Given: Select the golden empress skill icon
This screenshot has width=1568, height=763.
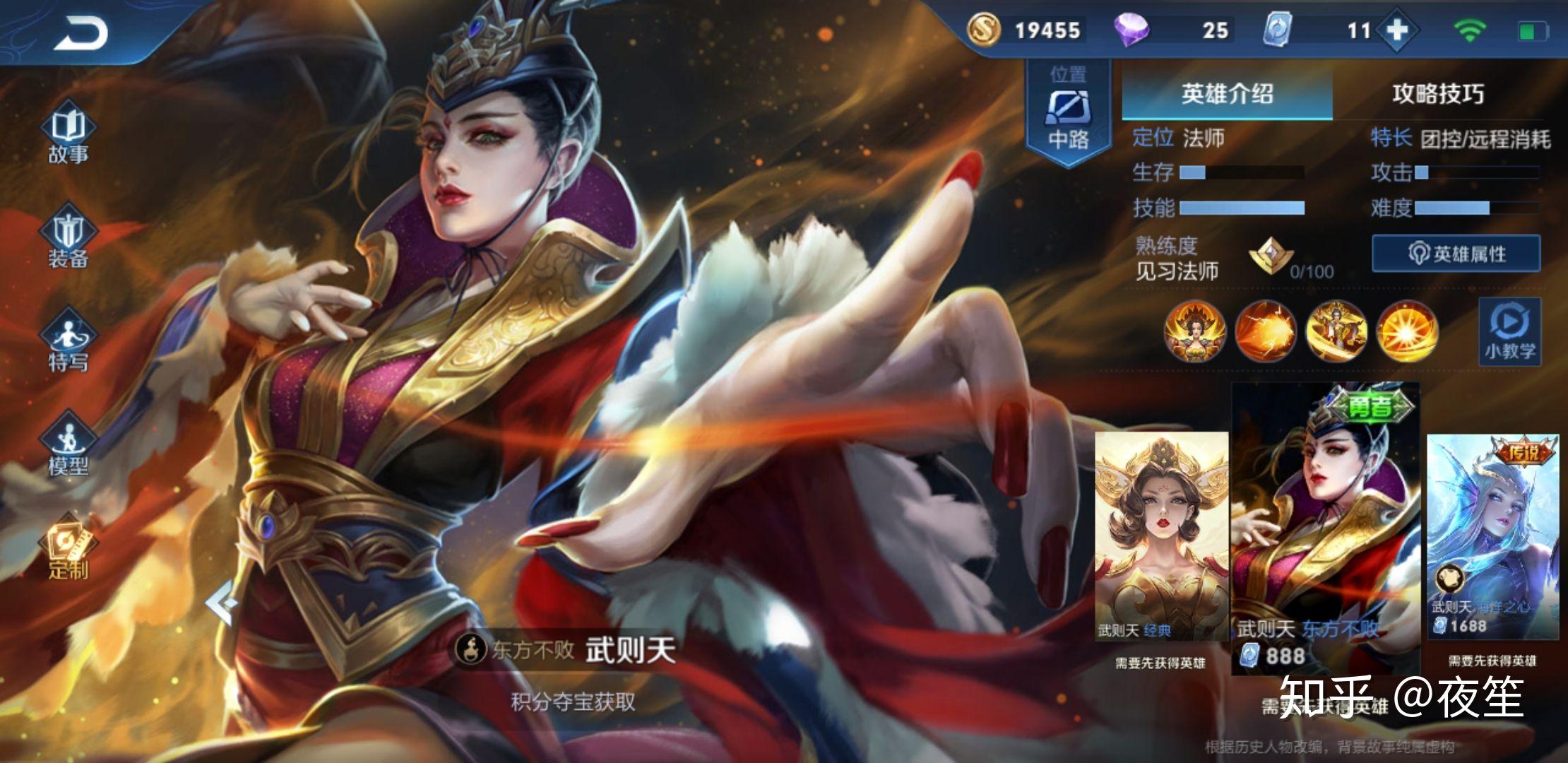Looking at the screenshot, I should pyautogui.click(x=1336, y=331).
